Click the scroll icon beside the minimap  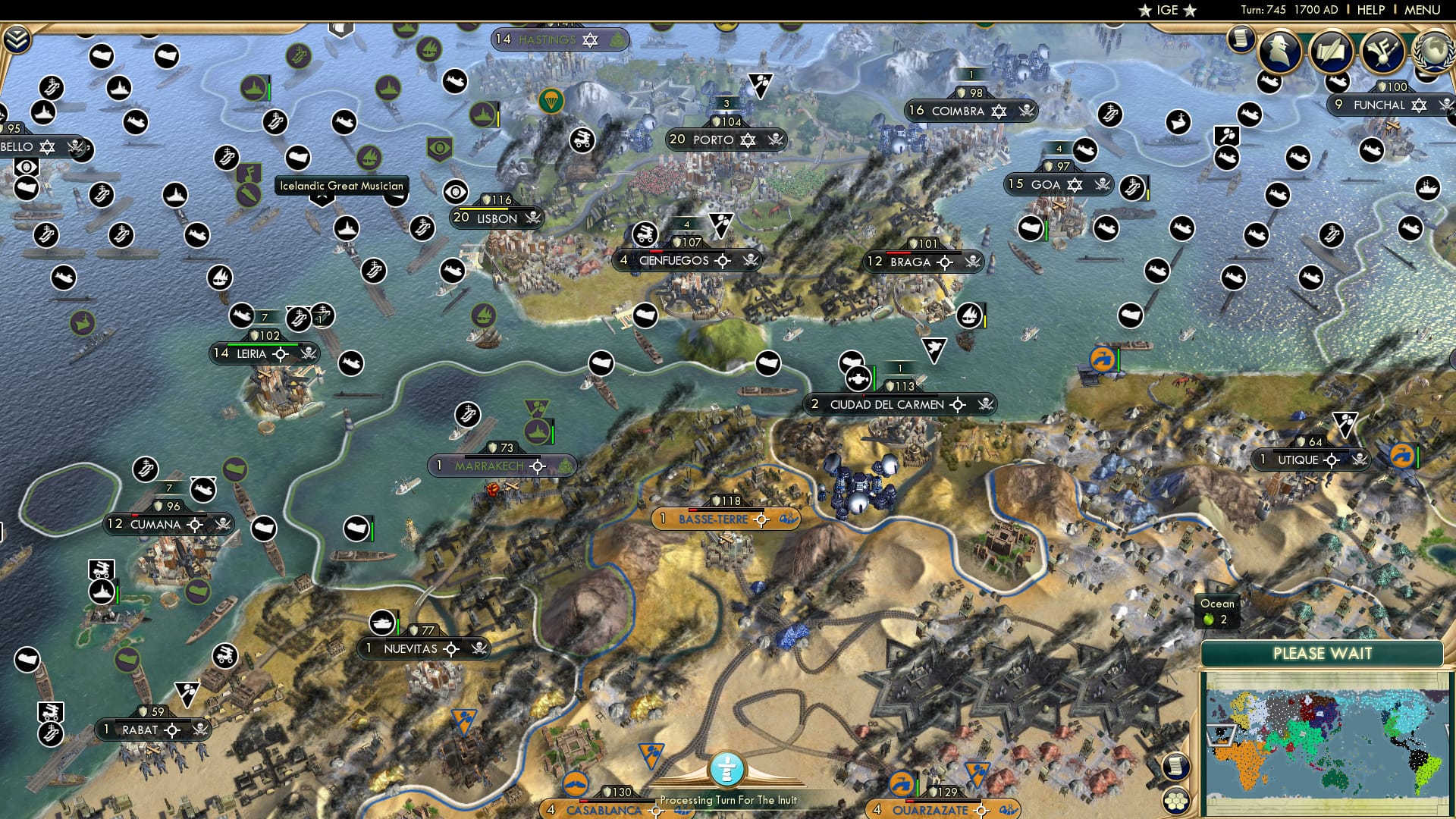tap(1176, 767)
